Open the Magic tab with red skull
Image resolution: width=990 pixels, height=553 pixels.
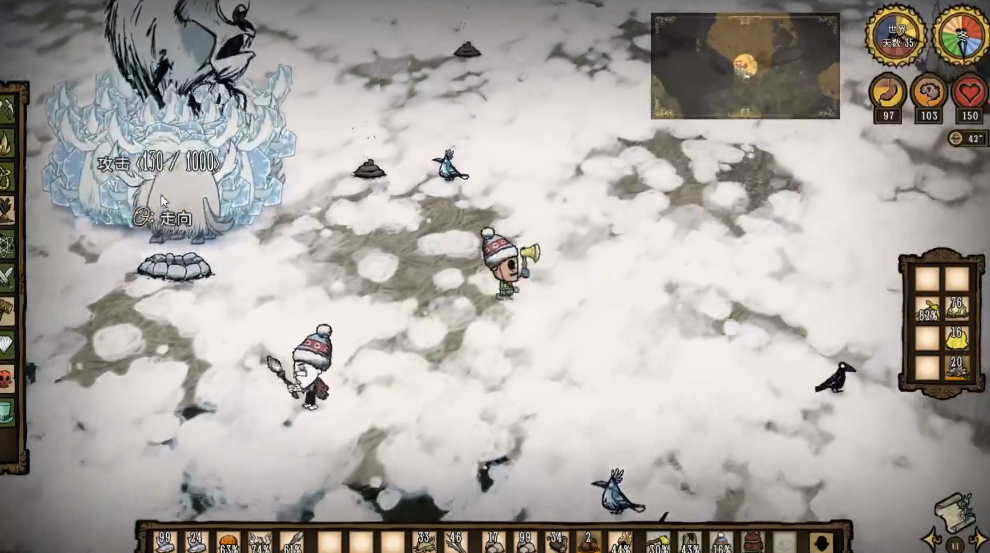pyautogui.click(x=7, y=380)
